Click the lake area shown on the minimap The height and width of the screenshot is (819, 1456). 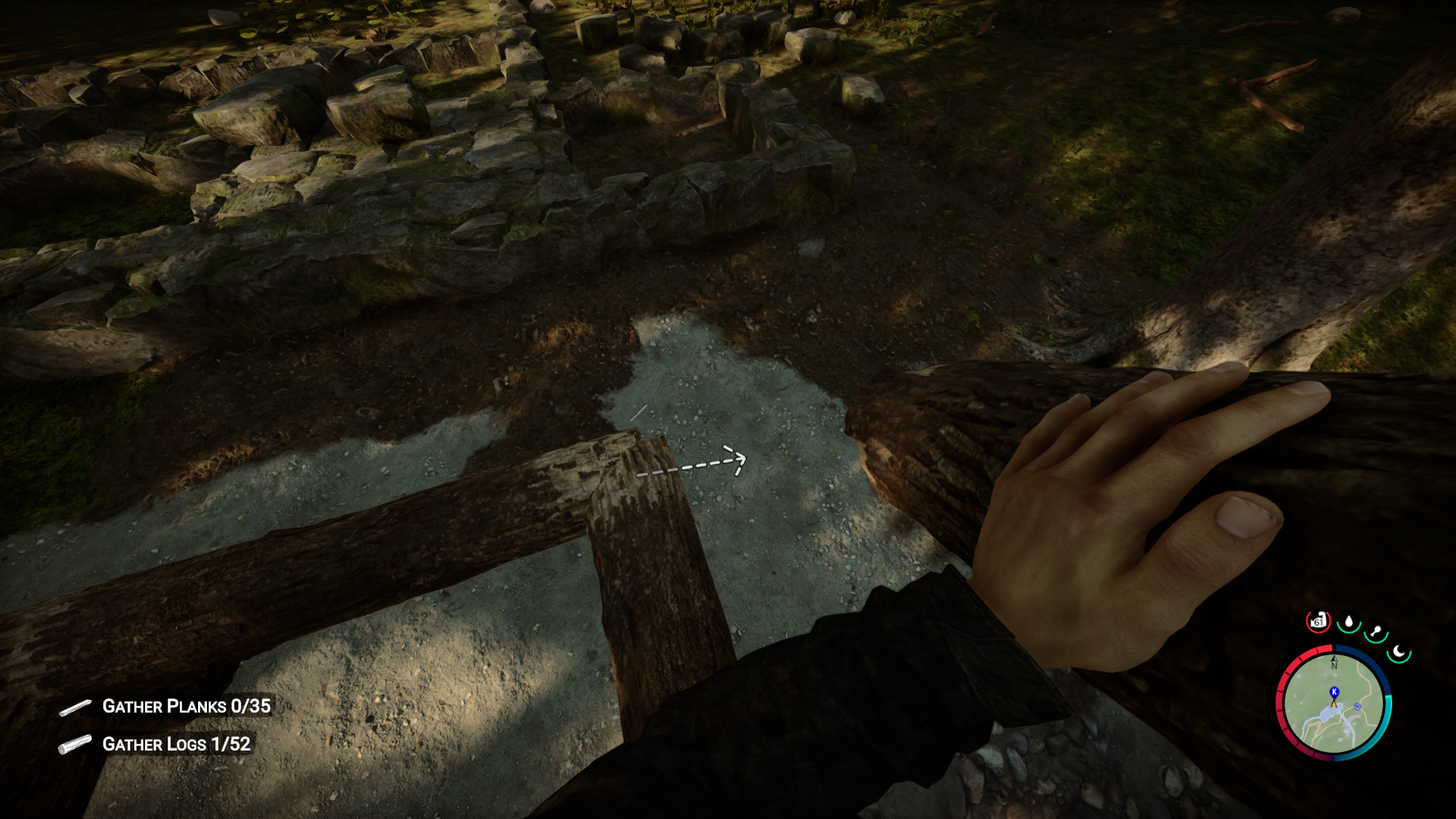(x=1329, y=717)
